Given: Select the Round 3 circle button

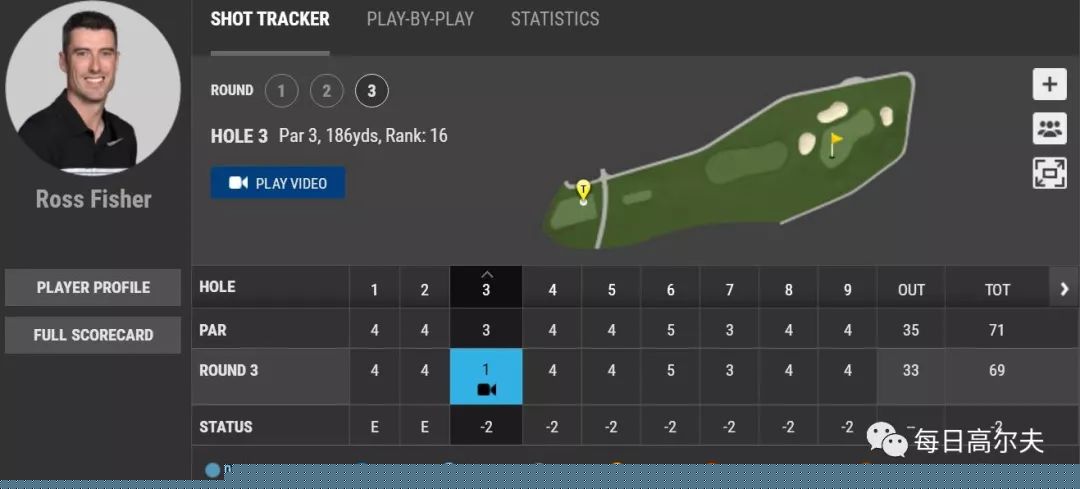Looking at the screenshot, I should pos(372,92).
